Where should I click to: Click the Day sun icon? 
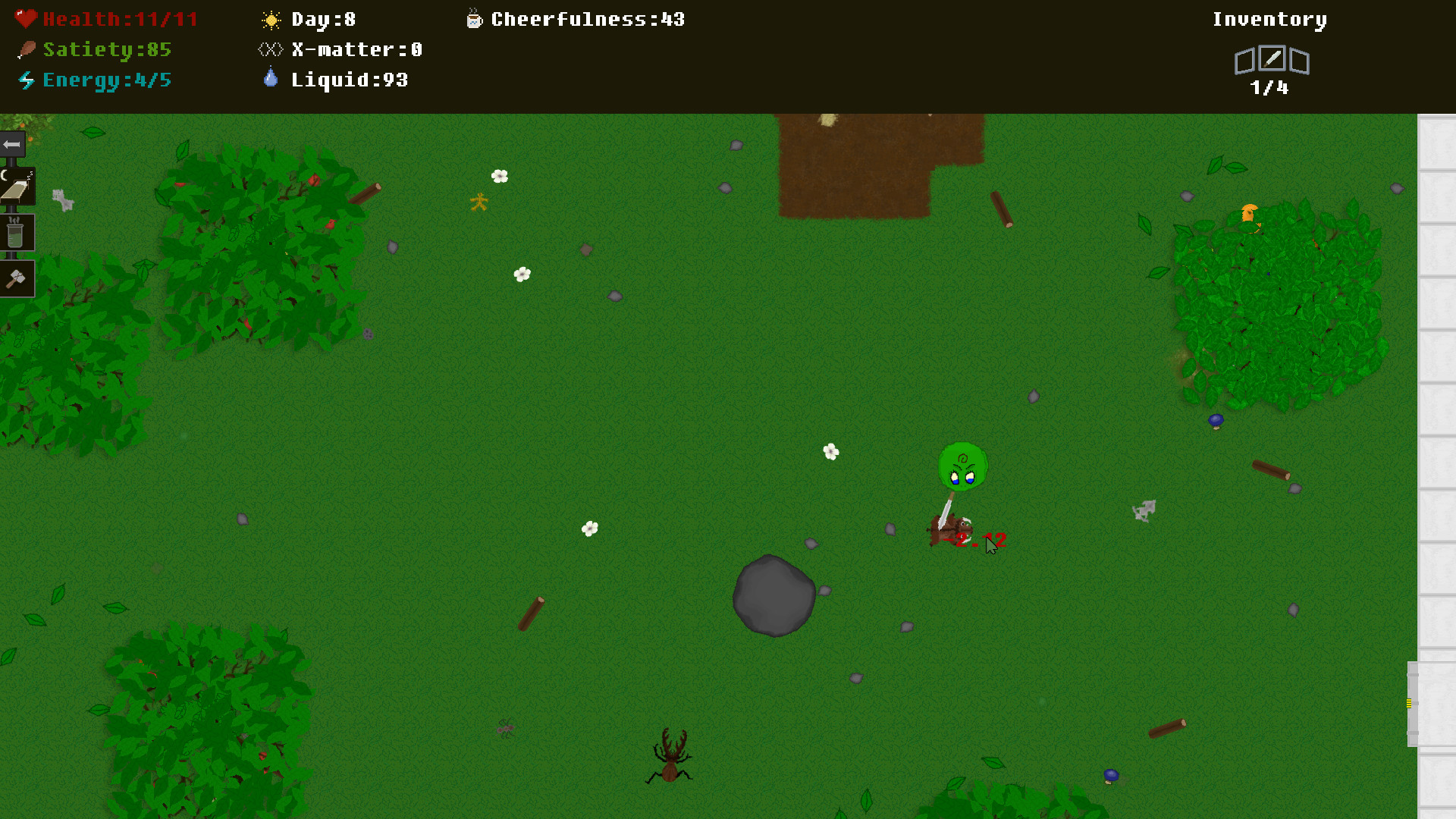(x=270, y=19)
